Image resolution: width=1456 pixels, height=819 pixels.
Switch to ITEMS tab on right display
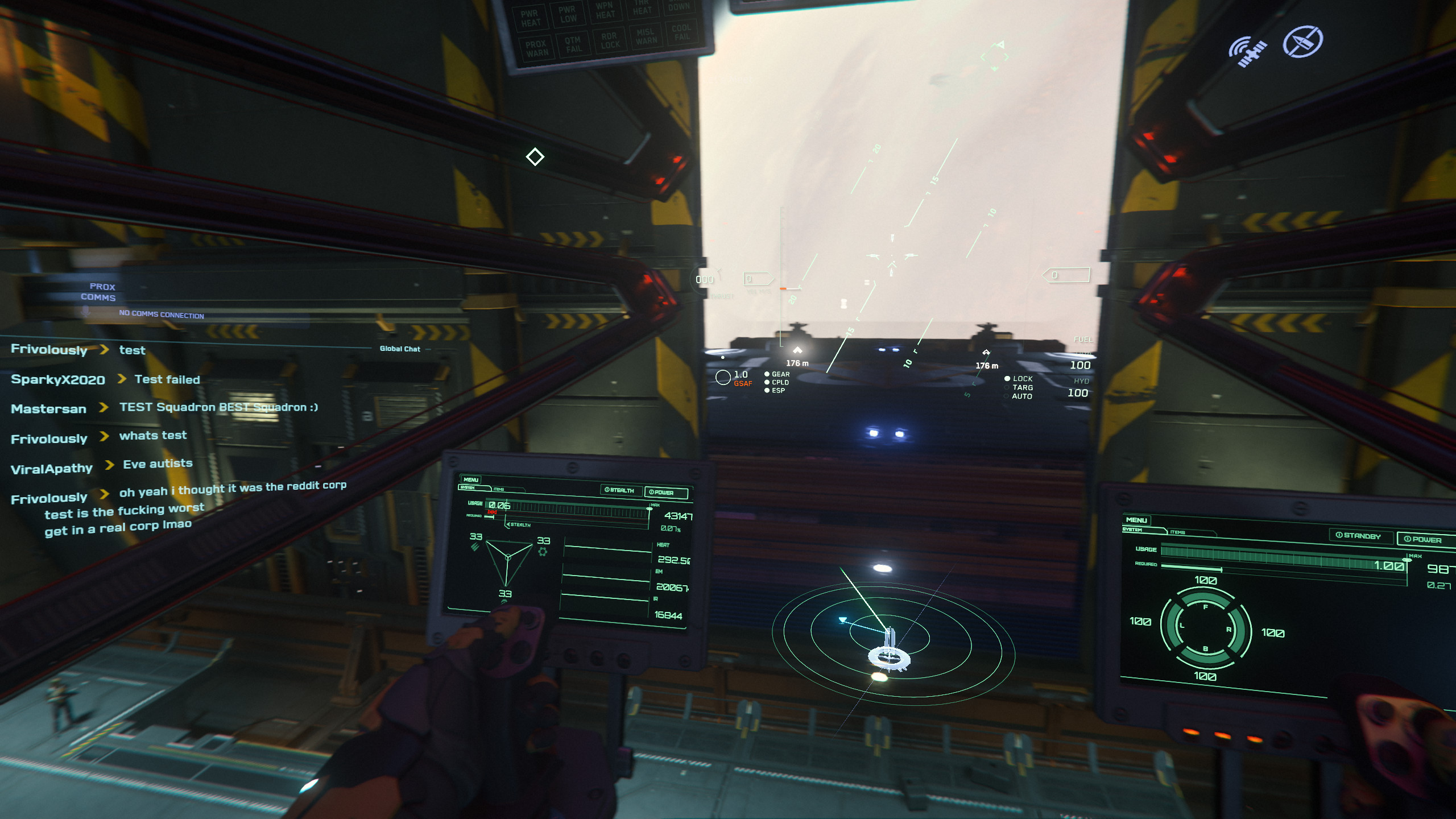(1178, 532)
